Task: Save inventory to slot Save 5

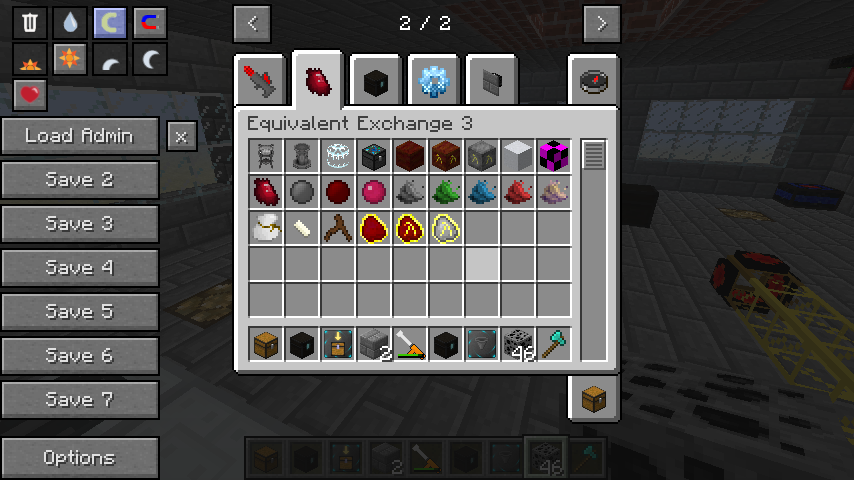Action: pyautogui.click(x=80, y=312)
